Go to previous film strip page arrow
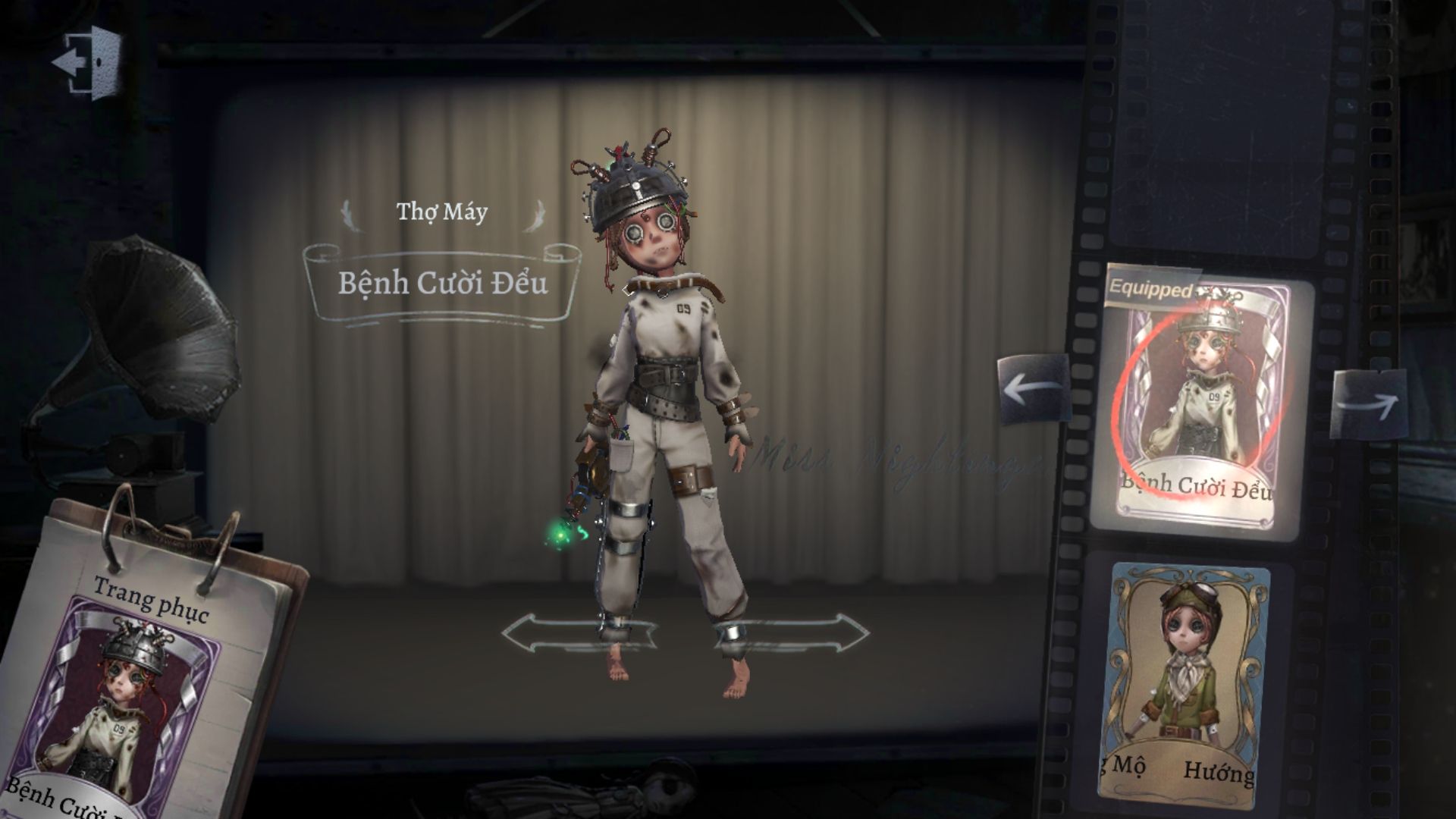The width and height of the screenshot is (1456, 819). [1034, 390]
